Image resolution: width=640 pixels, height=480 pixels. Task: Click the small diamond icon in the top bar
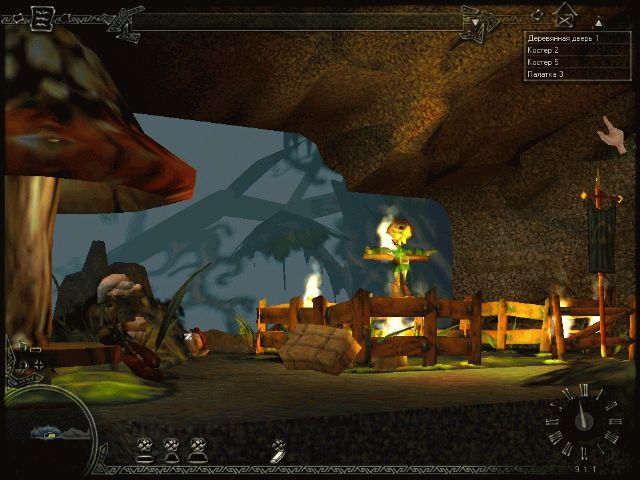click(x=537, y=14)
